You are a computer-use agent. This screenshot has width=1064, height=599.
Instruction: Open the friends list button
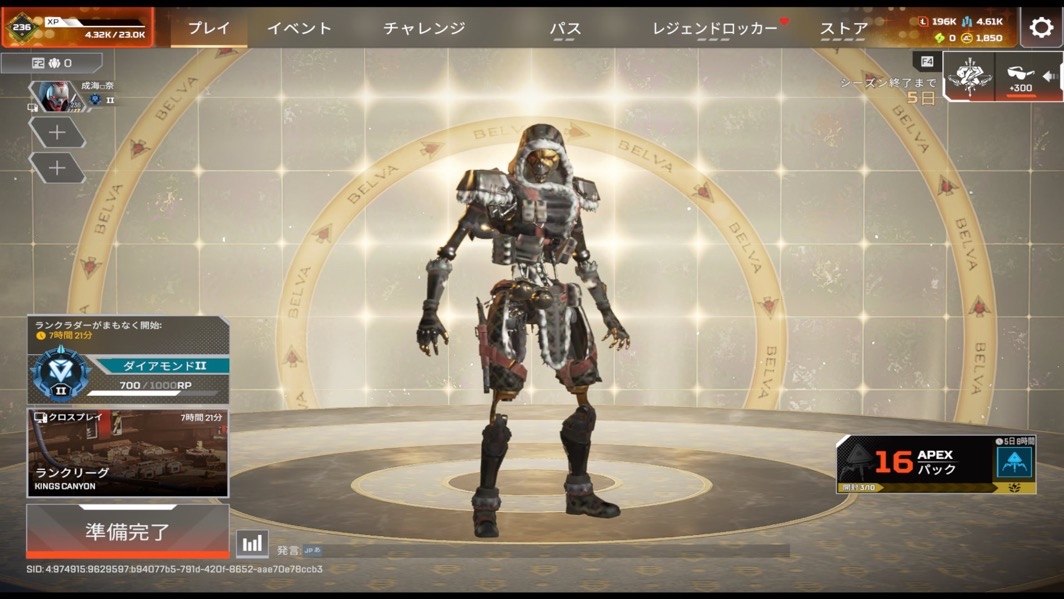(51, 63)
